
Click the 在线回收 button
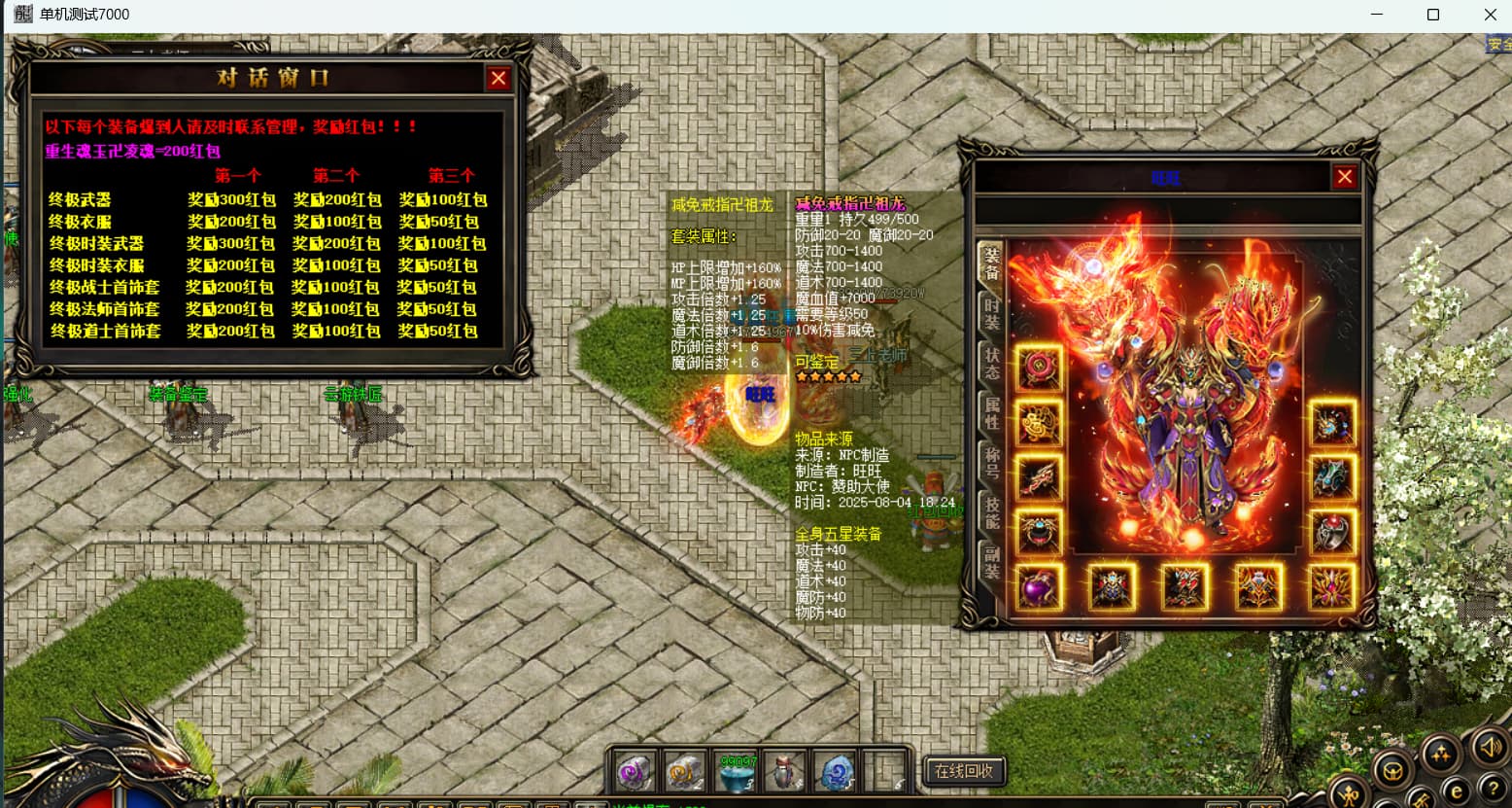click(x=963, y=771)
